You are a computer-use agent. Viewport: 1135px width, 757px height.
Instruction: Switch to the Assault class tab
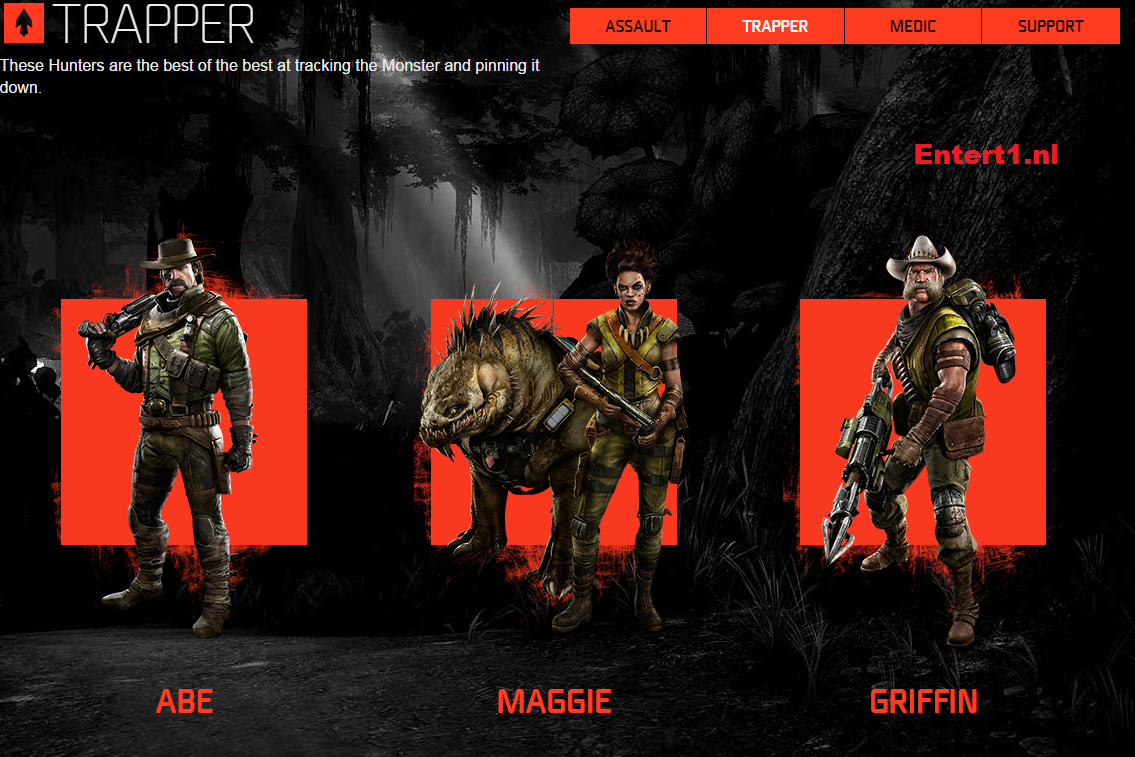[x=638, y=26]
